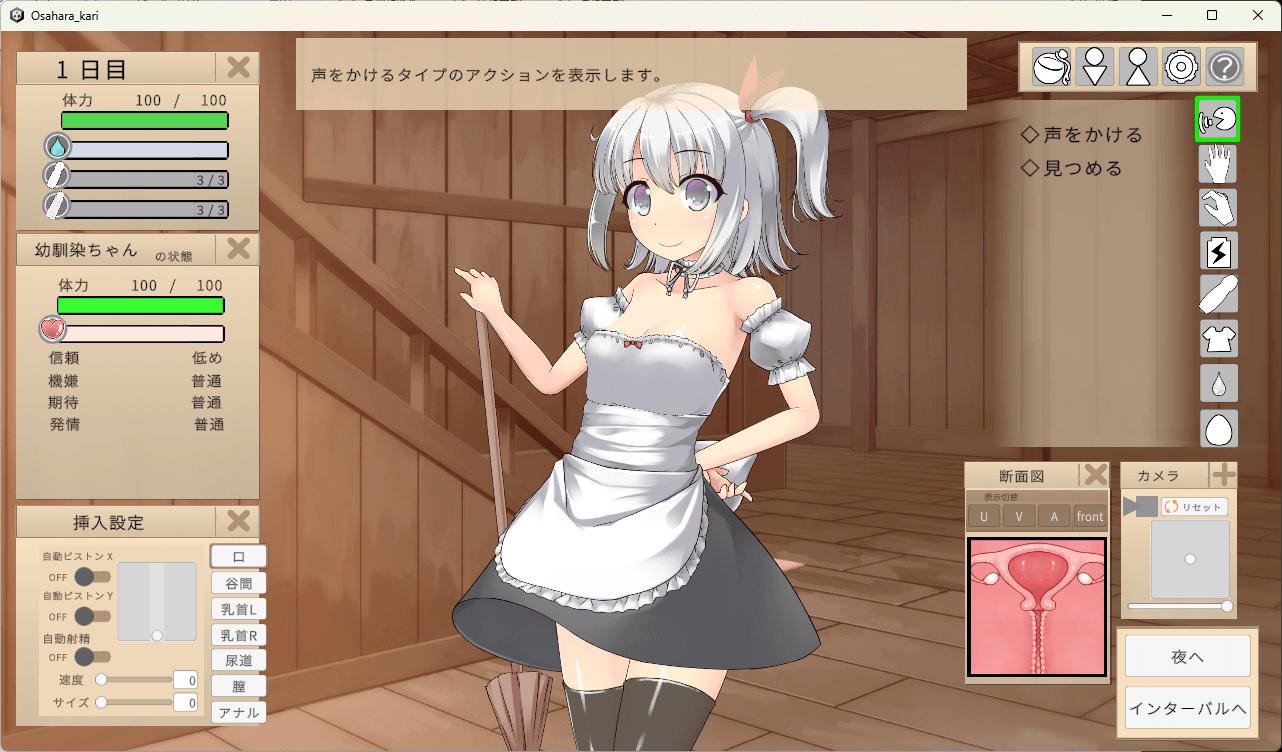Select the shirt clothing icon in the sidebar

[1217, 338]
